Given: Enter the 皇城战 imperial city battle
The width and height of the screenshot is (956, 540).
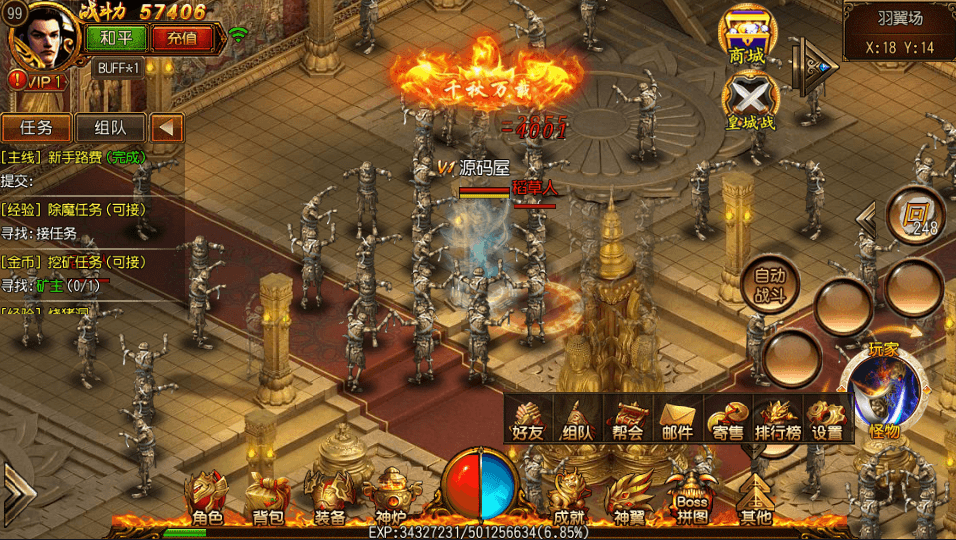Looking at the screenshot, I should coord(749,103).
